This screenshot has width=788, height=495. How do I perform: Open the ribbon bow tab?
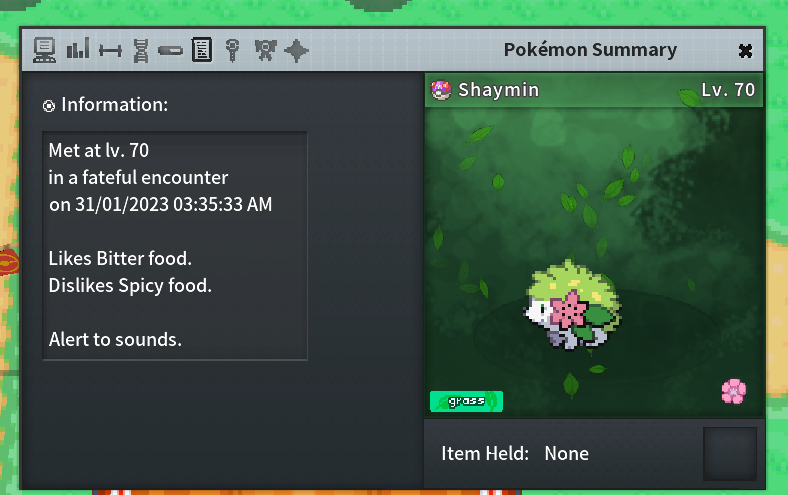265,49
